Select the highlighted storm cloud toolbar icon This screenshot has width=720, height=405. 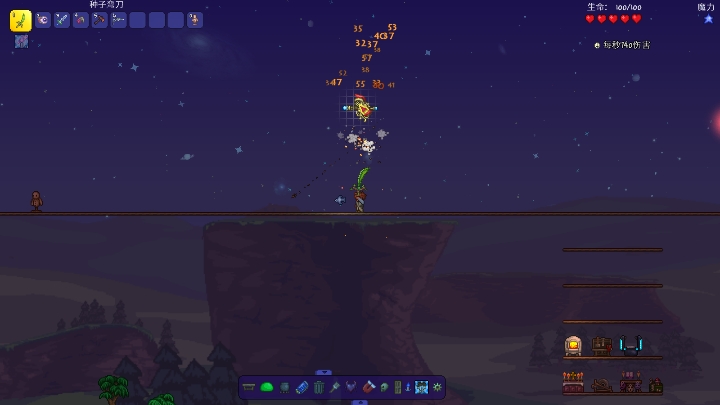pos(422,387)
